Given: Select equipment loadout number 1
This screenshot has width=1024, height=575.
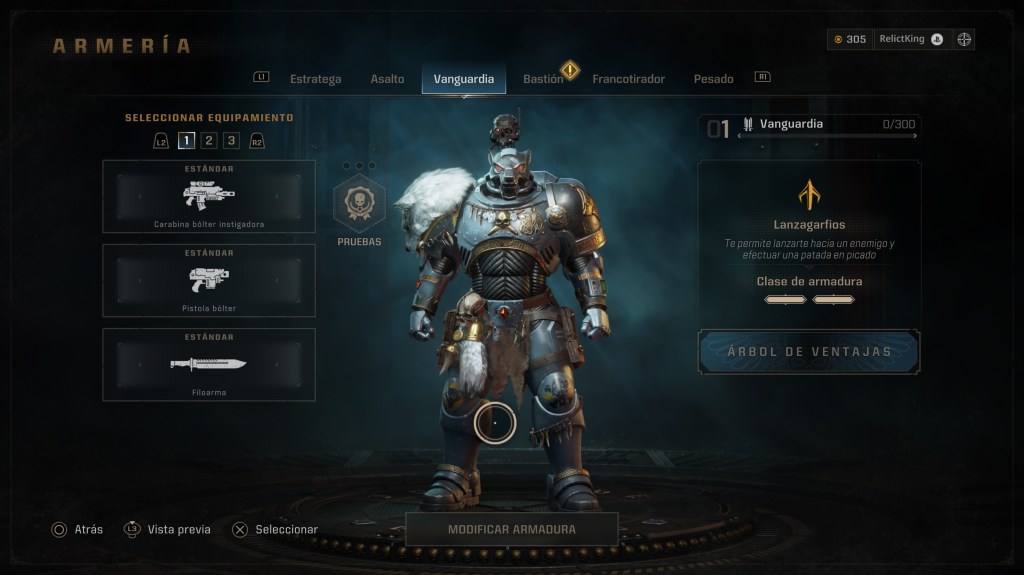Looking at the screenshot, I should pos(187,141).
